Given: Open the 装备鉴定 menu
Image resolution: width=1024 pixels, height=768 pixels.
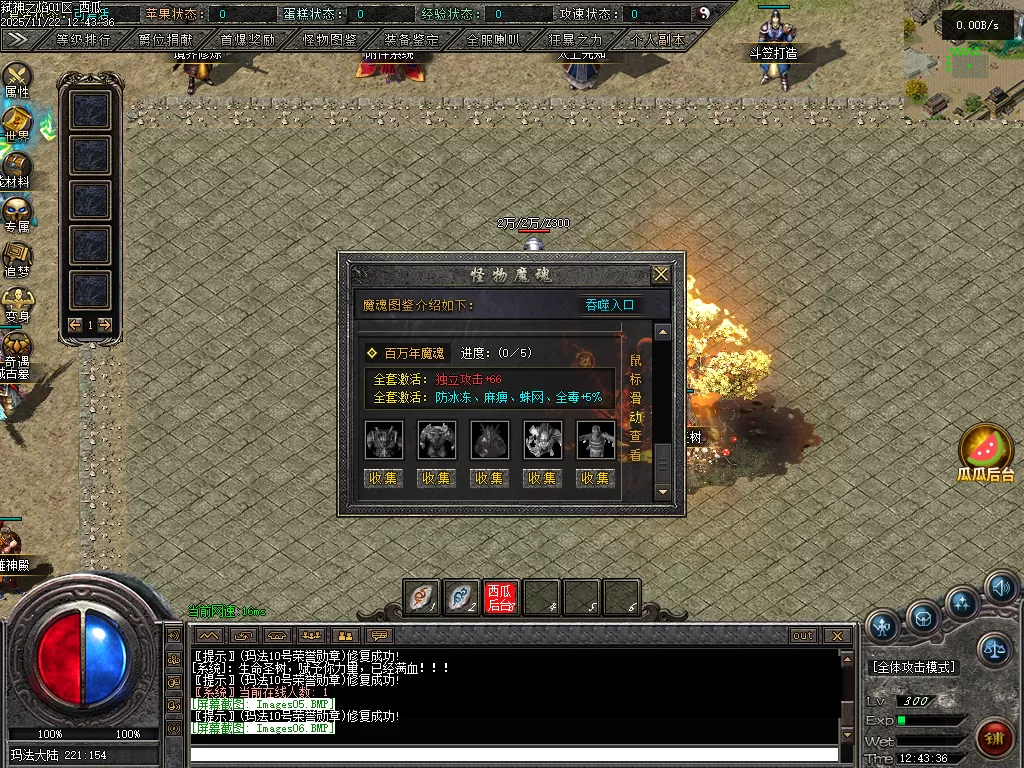Looking at the screenshot, I should click(412, 40).
